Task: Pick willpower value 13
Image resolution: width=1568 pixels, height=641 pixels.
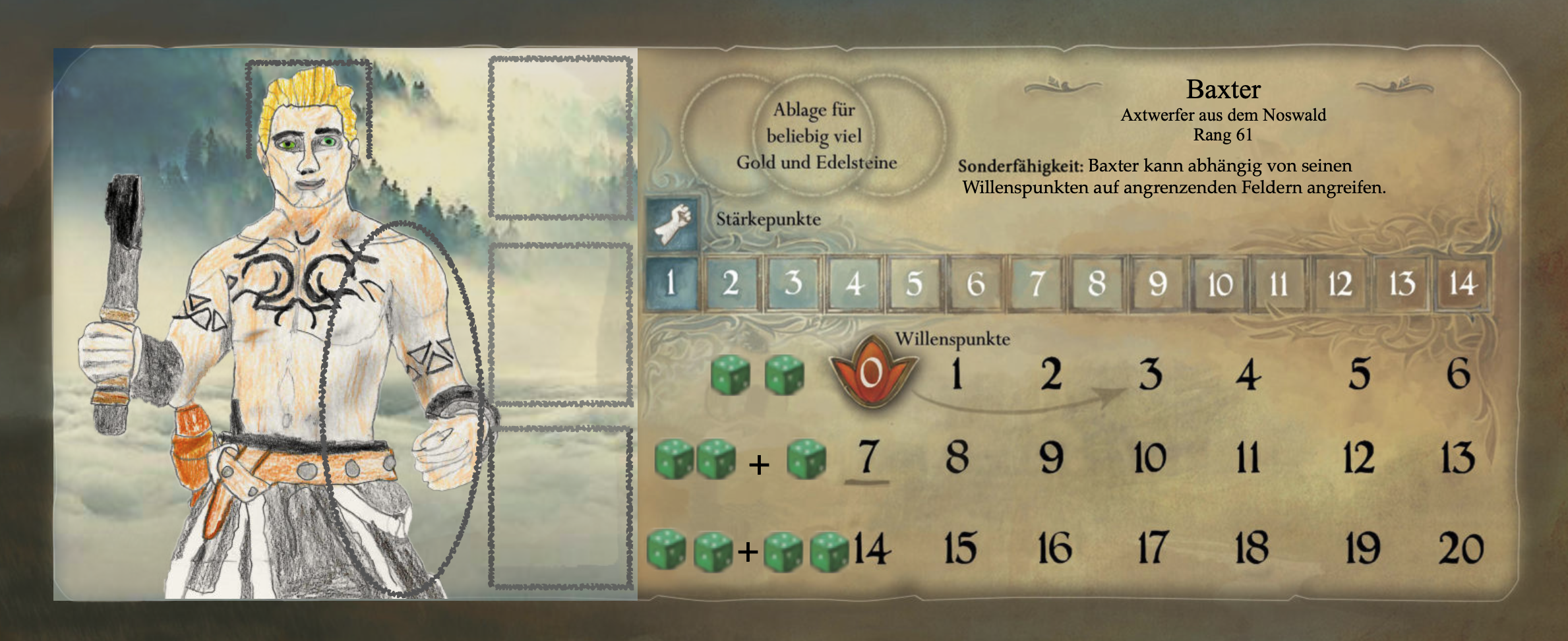Action: [1458, 458]
